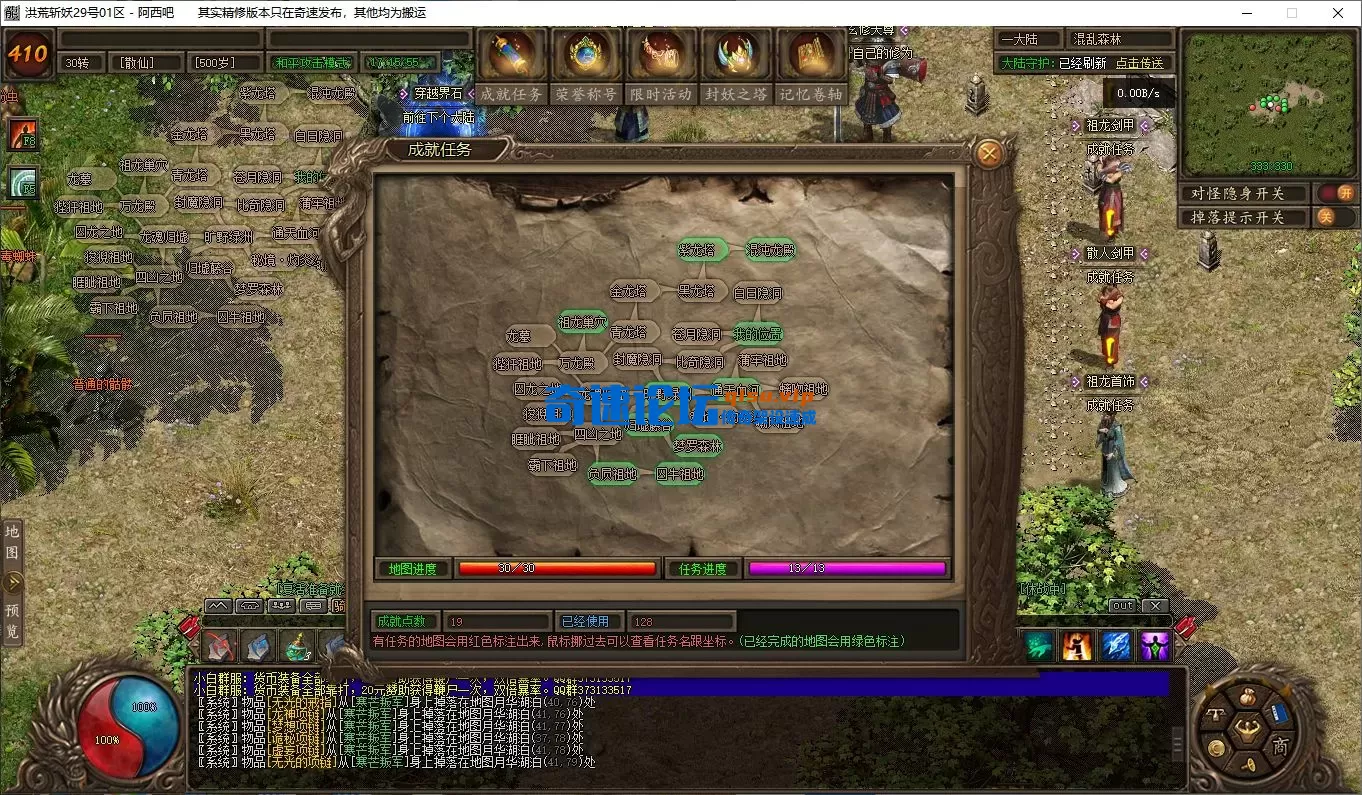Open the 一大陆 continent selector
The width and height of the screenshot is (1362, 795).
(1027, 38)
